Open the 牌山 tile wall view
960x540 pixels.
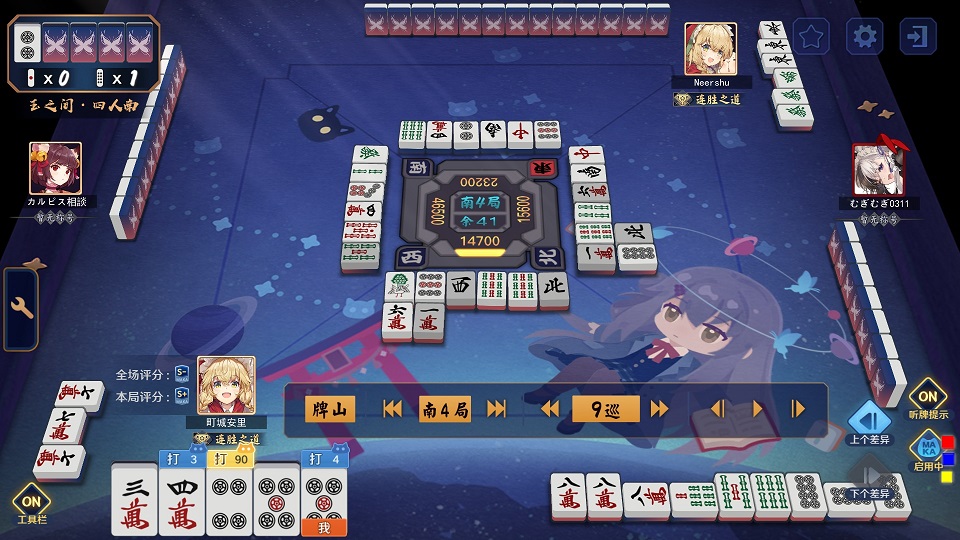coord(330,409)
